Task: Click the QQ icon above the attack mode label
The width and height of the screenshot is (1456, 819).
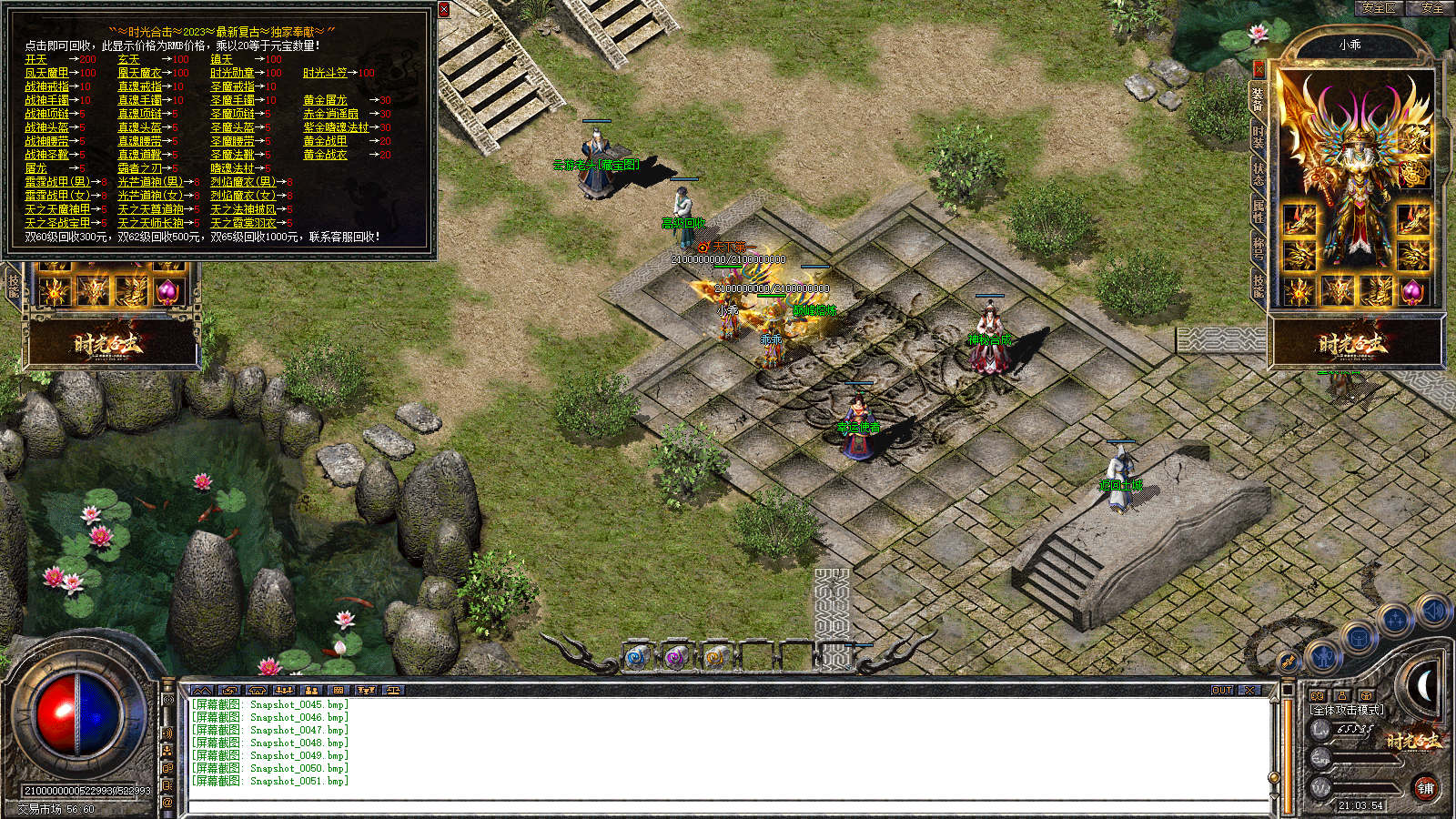Action: (1318, 696)
